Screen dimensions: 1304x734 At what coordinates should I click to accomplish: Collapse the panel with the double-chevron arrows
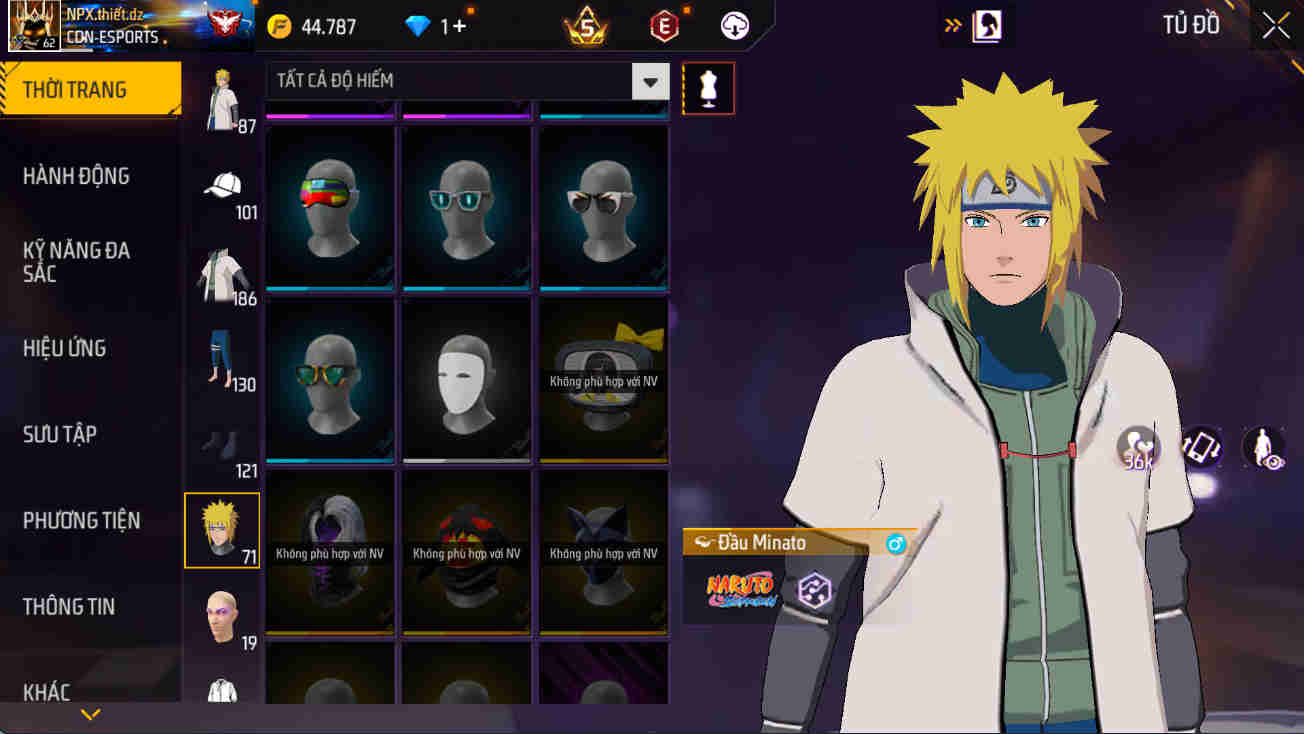pos(950,26)
